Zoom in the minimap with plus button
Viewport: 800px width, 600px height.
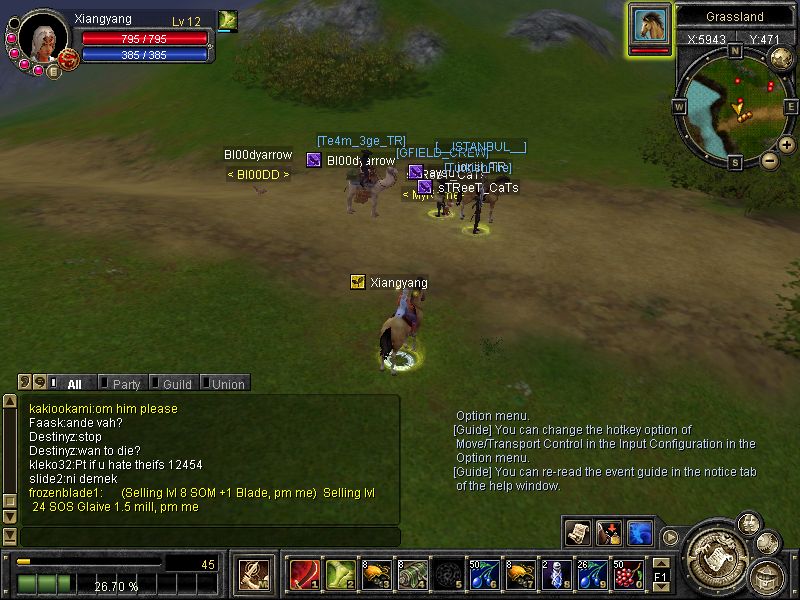pos(787,145)
